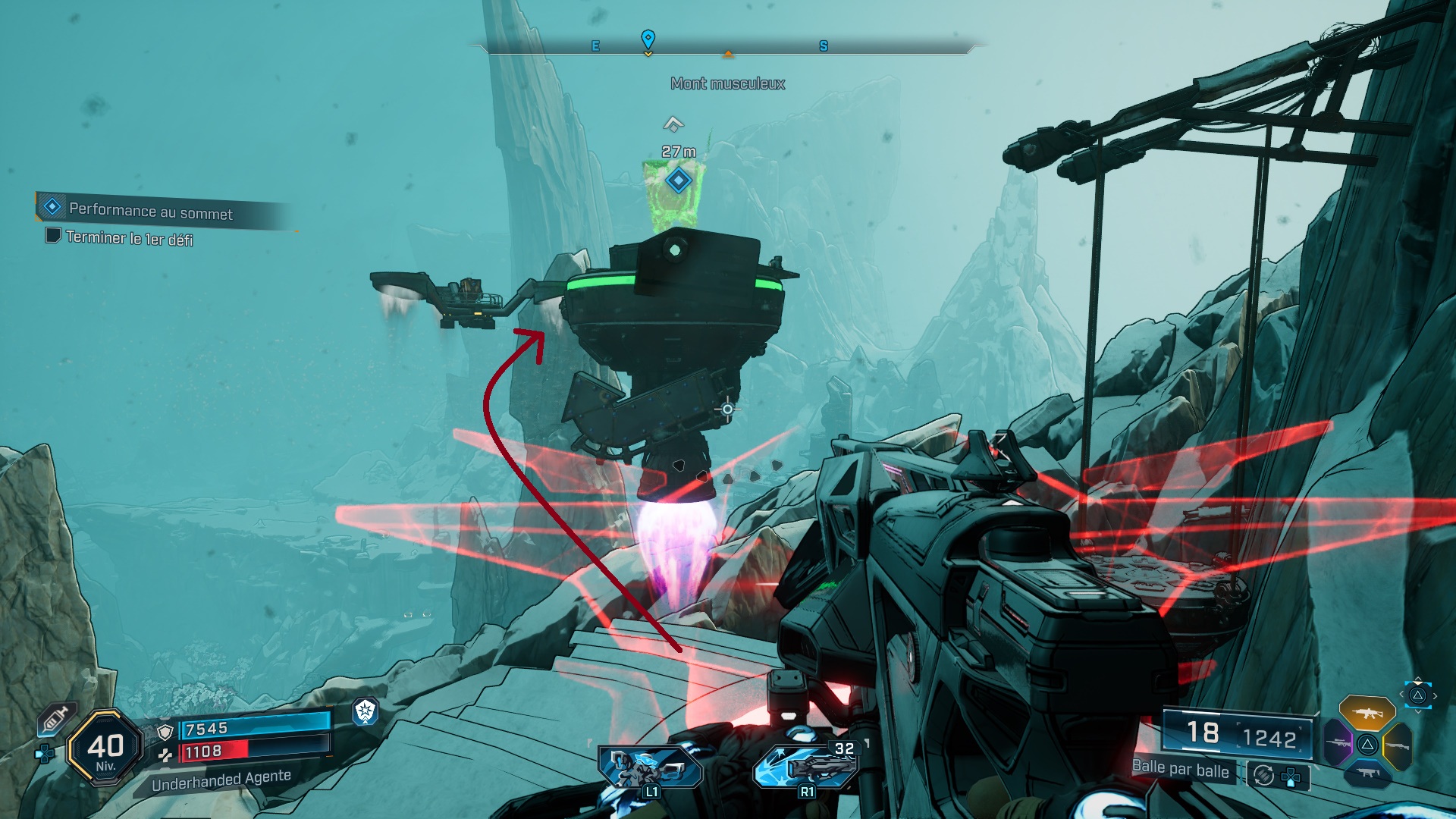
Task: Select the orange assault rifle weapon slot
Action: [x=1367, y=713]
